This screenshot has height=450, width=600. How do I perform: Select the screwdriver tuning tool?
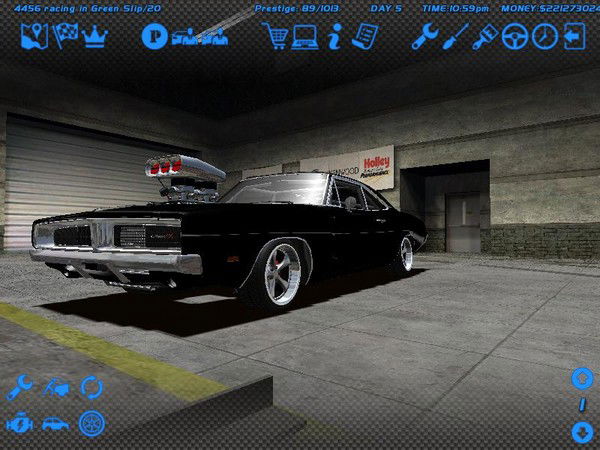pos(456,37)
